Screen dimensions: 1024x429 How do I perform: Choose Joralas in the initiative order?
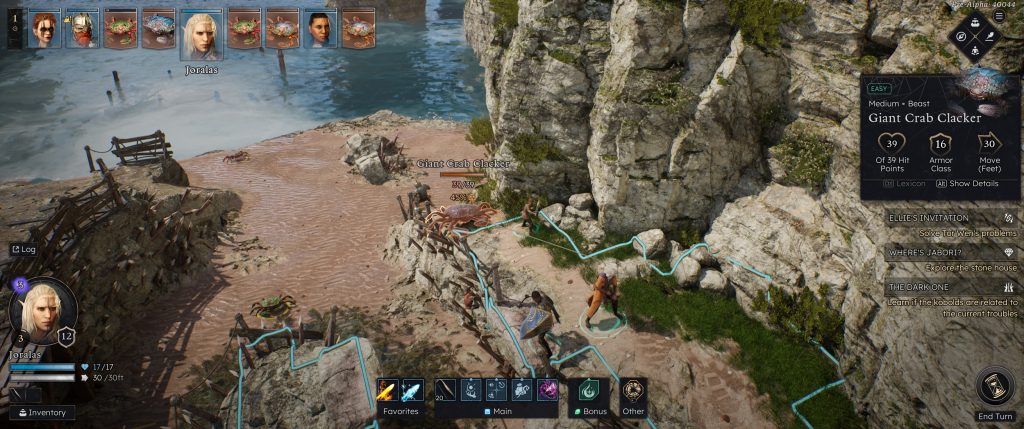click(201, 34)
